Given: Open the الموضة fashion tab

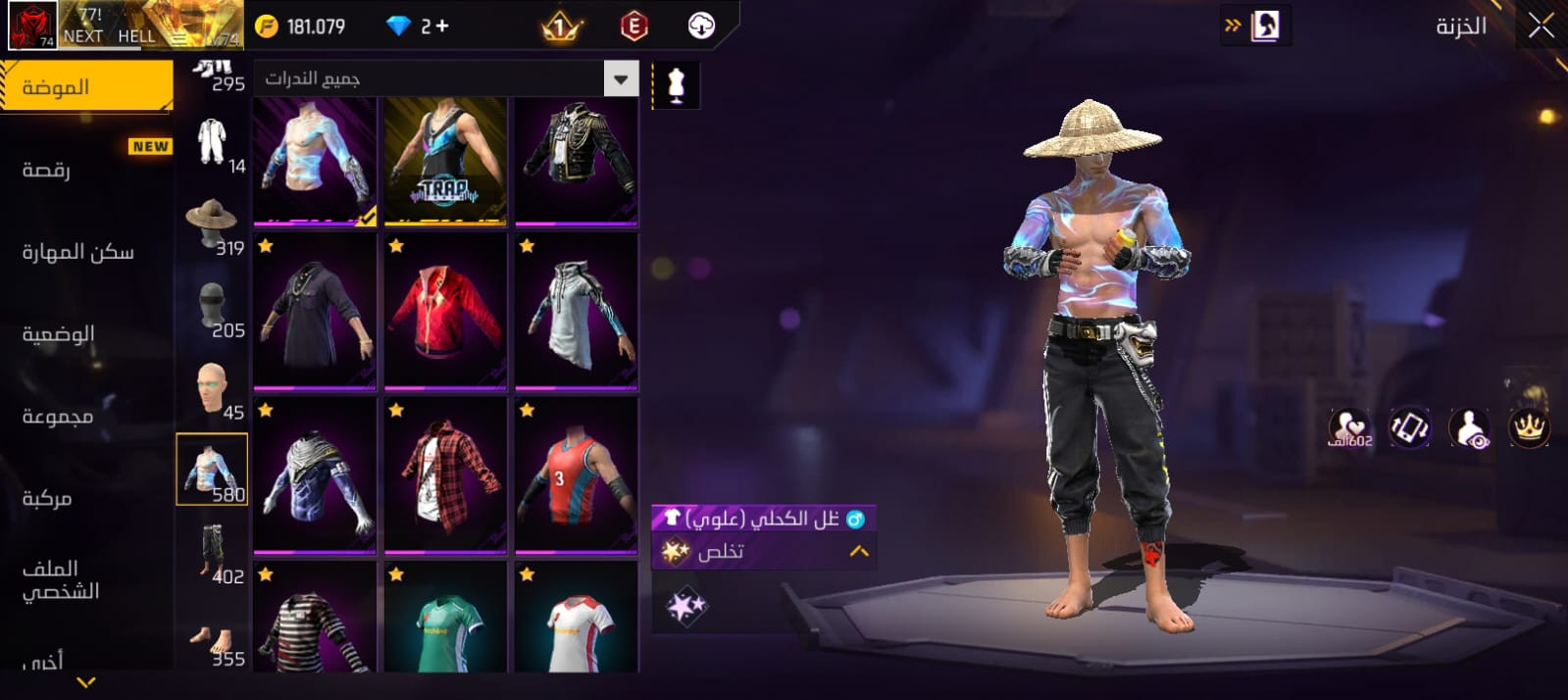Looking at the screenshot, I should [x=86, y=87].
